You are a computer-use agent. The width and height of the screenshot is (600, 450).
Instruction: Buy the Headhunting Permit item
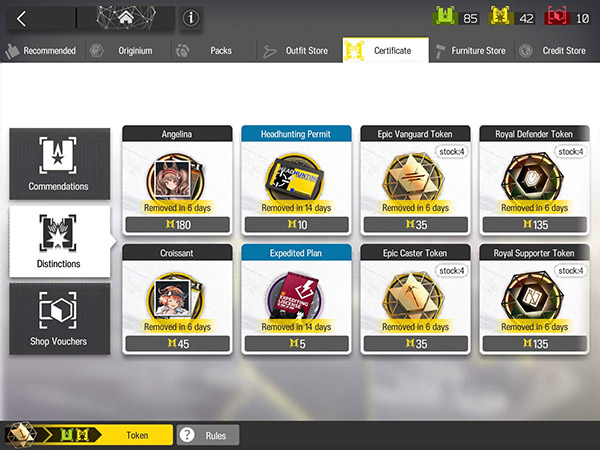coord(296,179)
